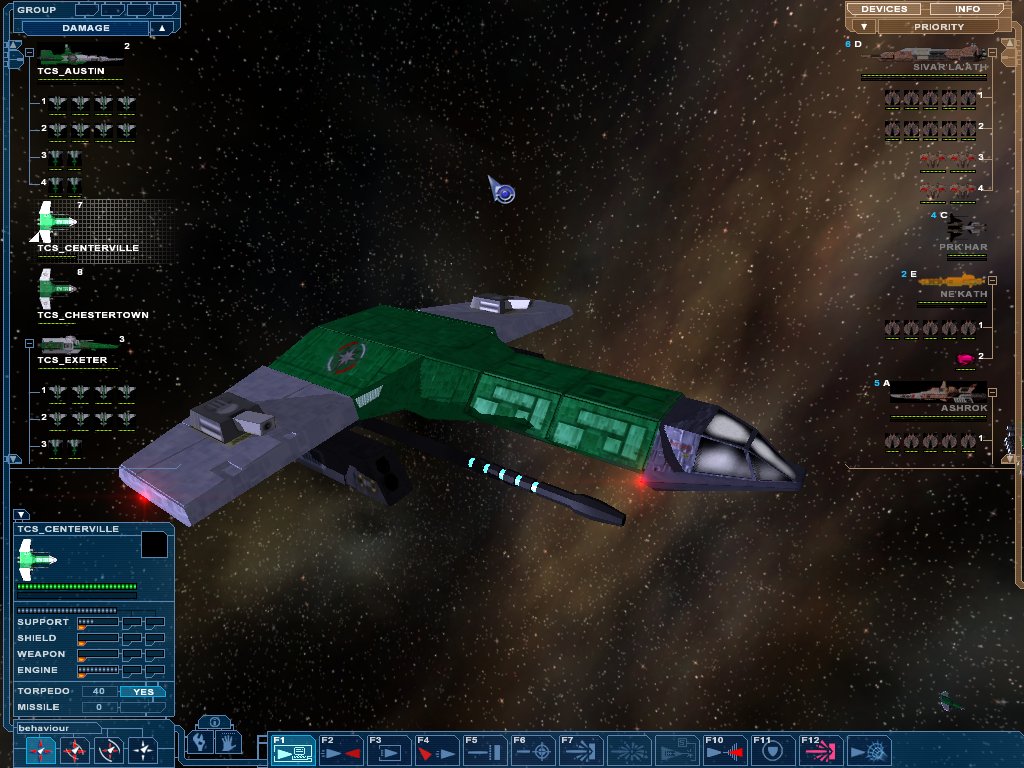Open the DEVICES tab

884,9
